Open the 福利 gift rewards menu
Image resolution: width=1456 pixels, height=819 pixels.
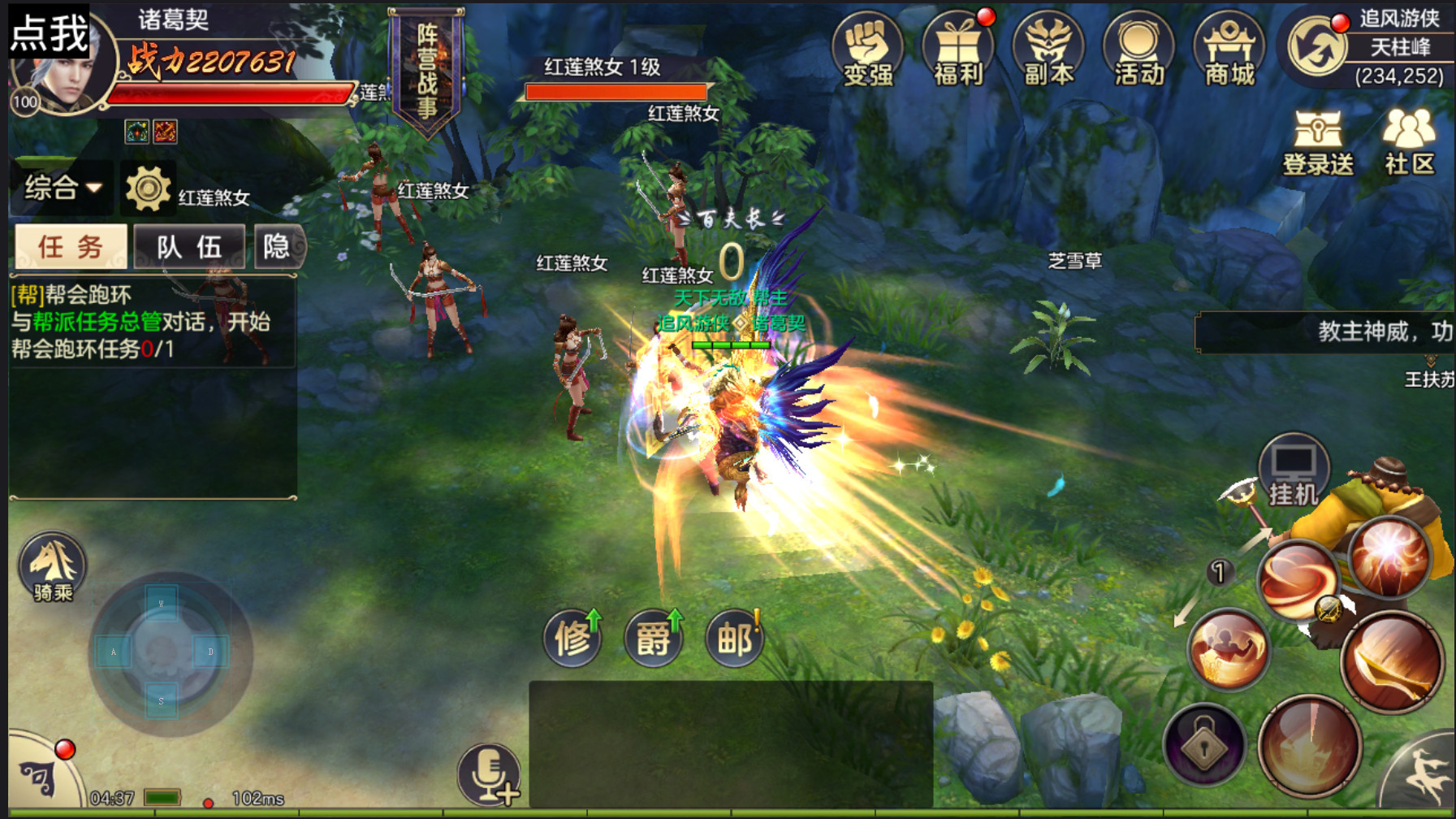pyautogui.click(x=958, y=50)
